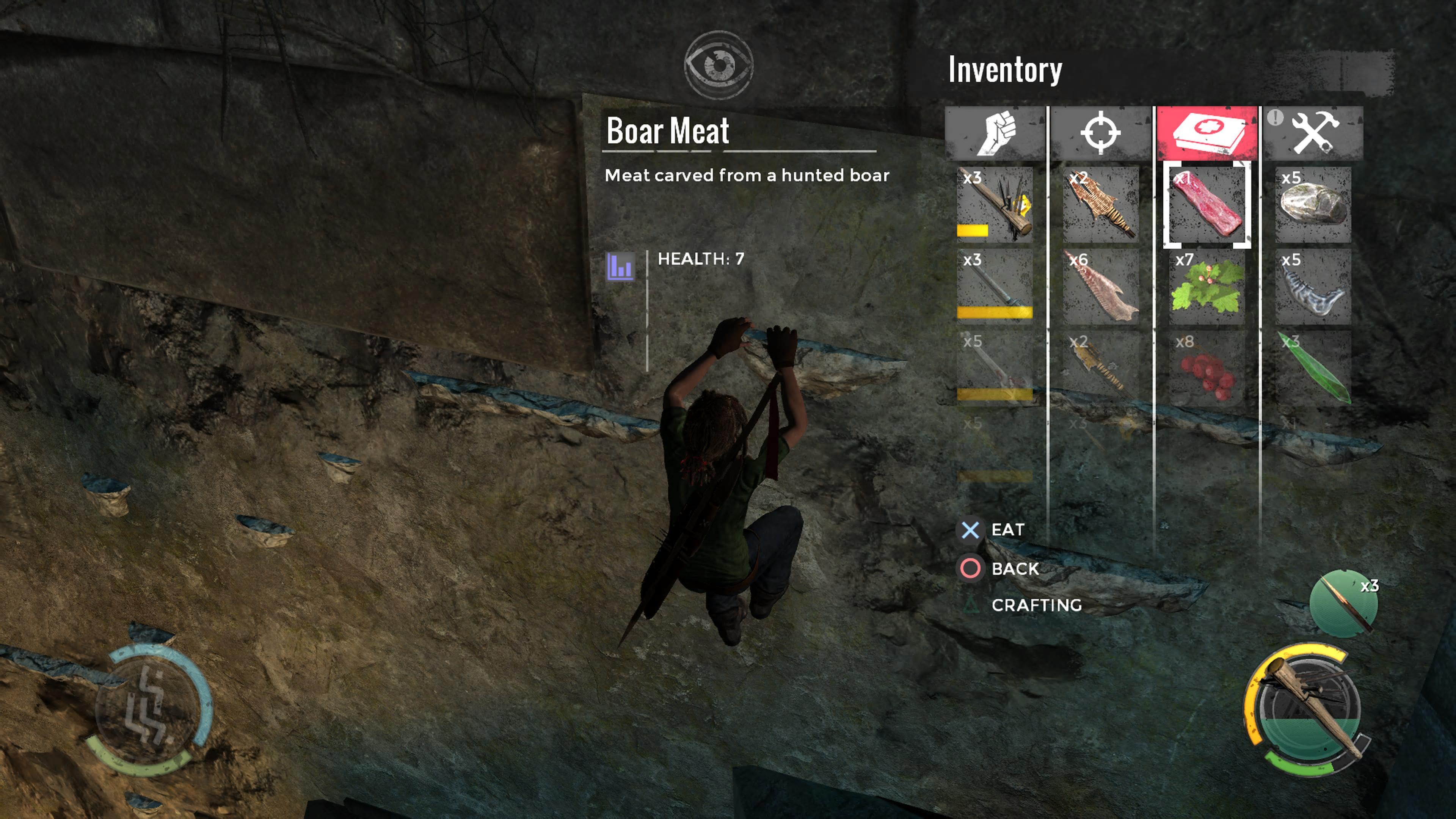
Task: Switch to the crafting tools tab
Action: 1313,133
